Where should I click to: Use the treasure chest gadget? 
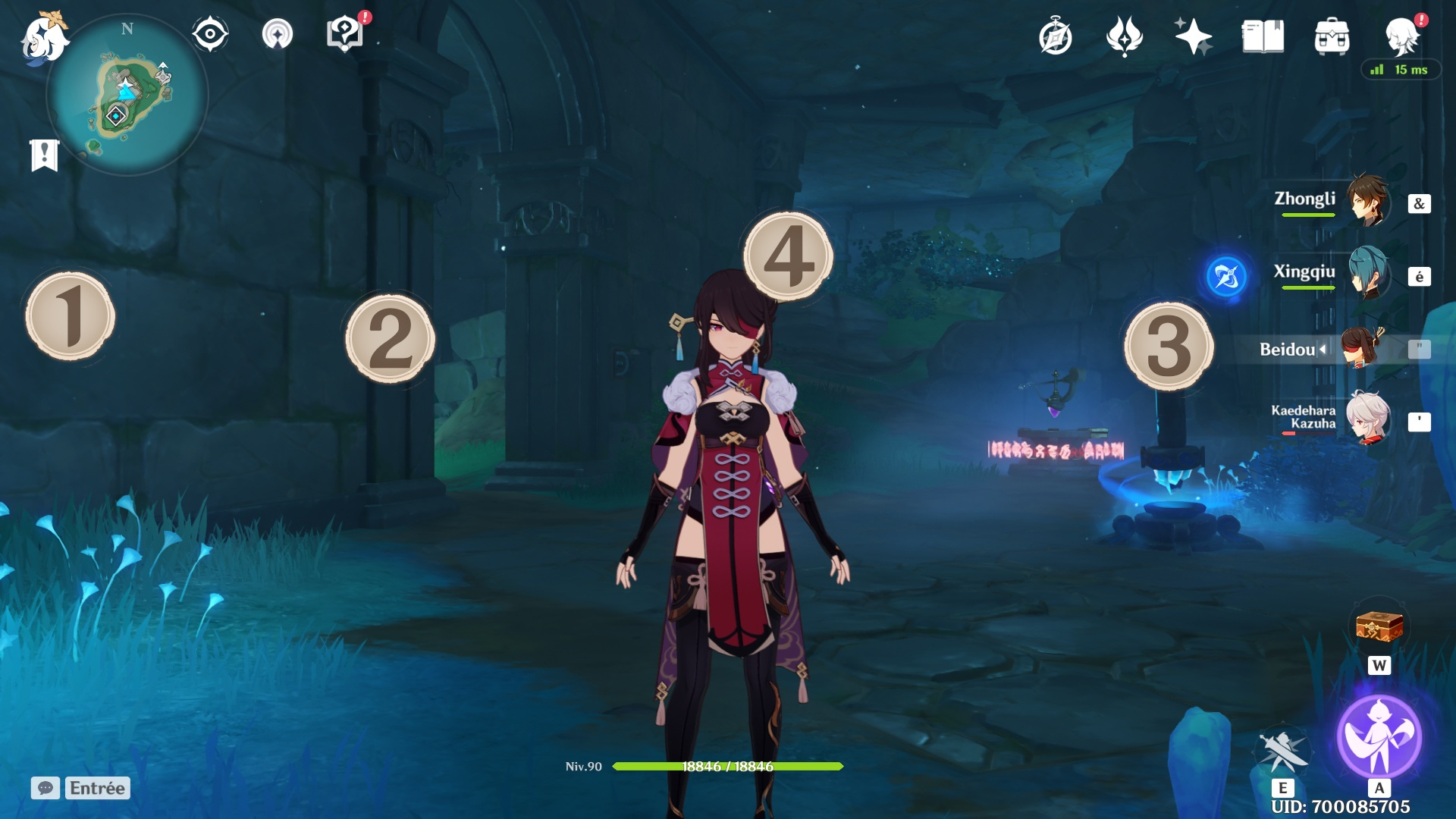[1379, 628]
